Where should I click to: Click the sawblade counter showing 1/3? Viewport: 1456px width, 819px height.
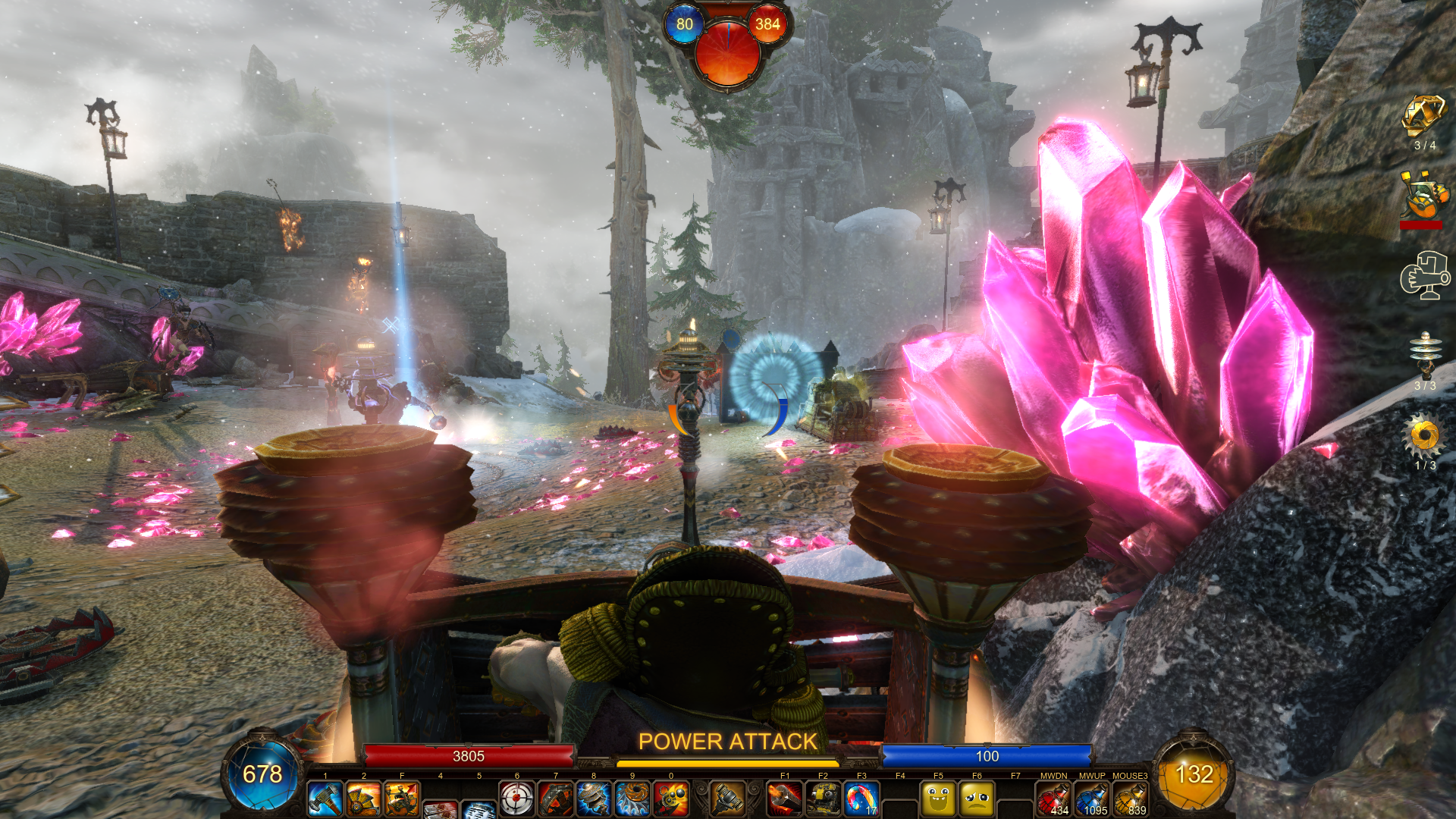point(1424,436)
